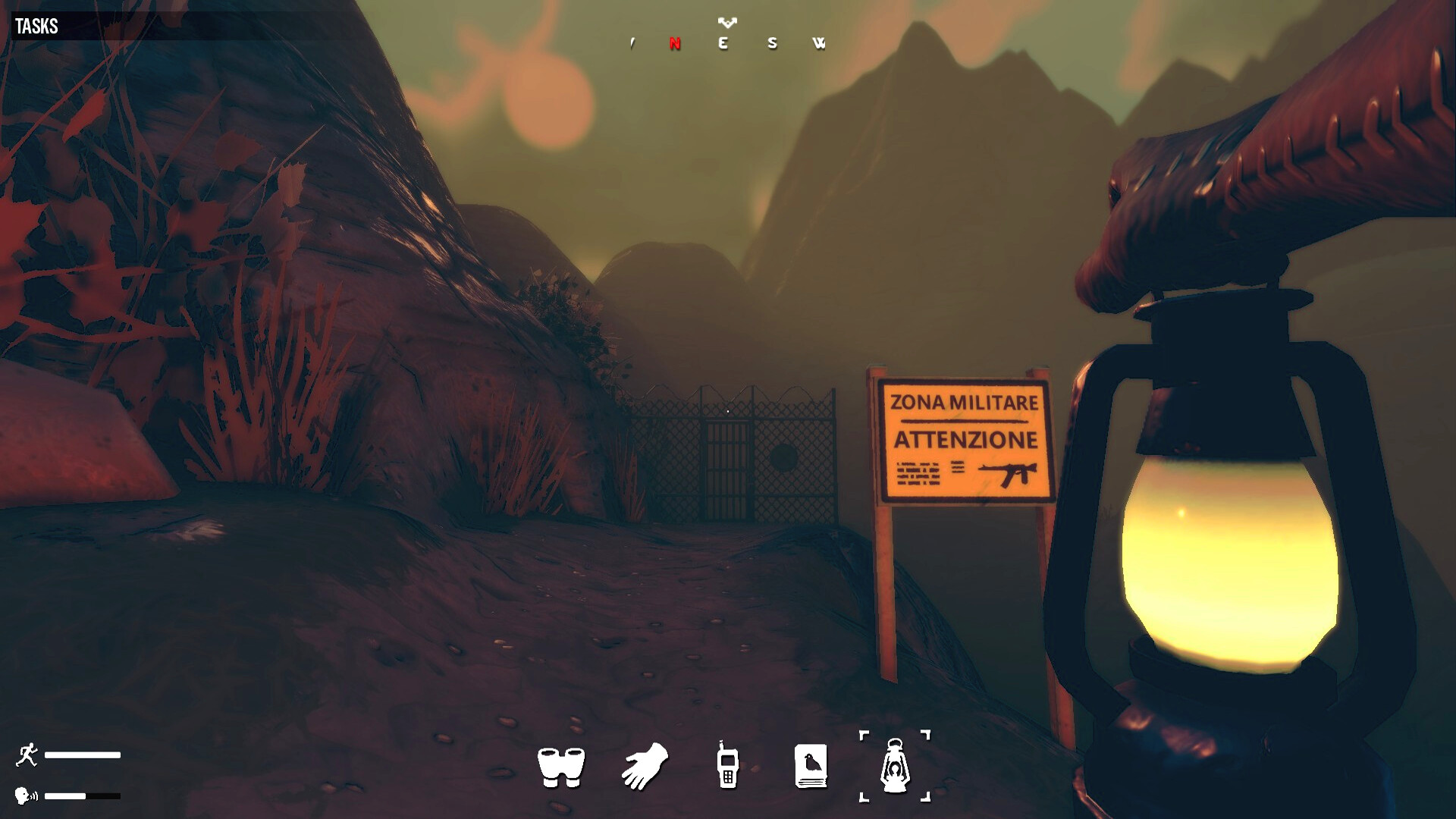Toggle the W compass marker
The image size is (1456, 819).
pos(820,44)
